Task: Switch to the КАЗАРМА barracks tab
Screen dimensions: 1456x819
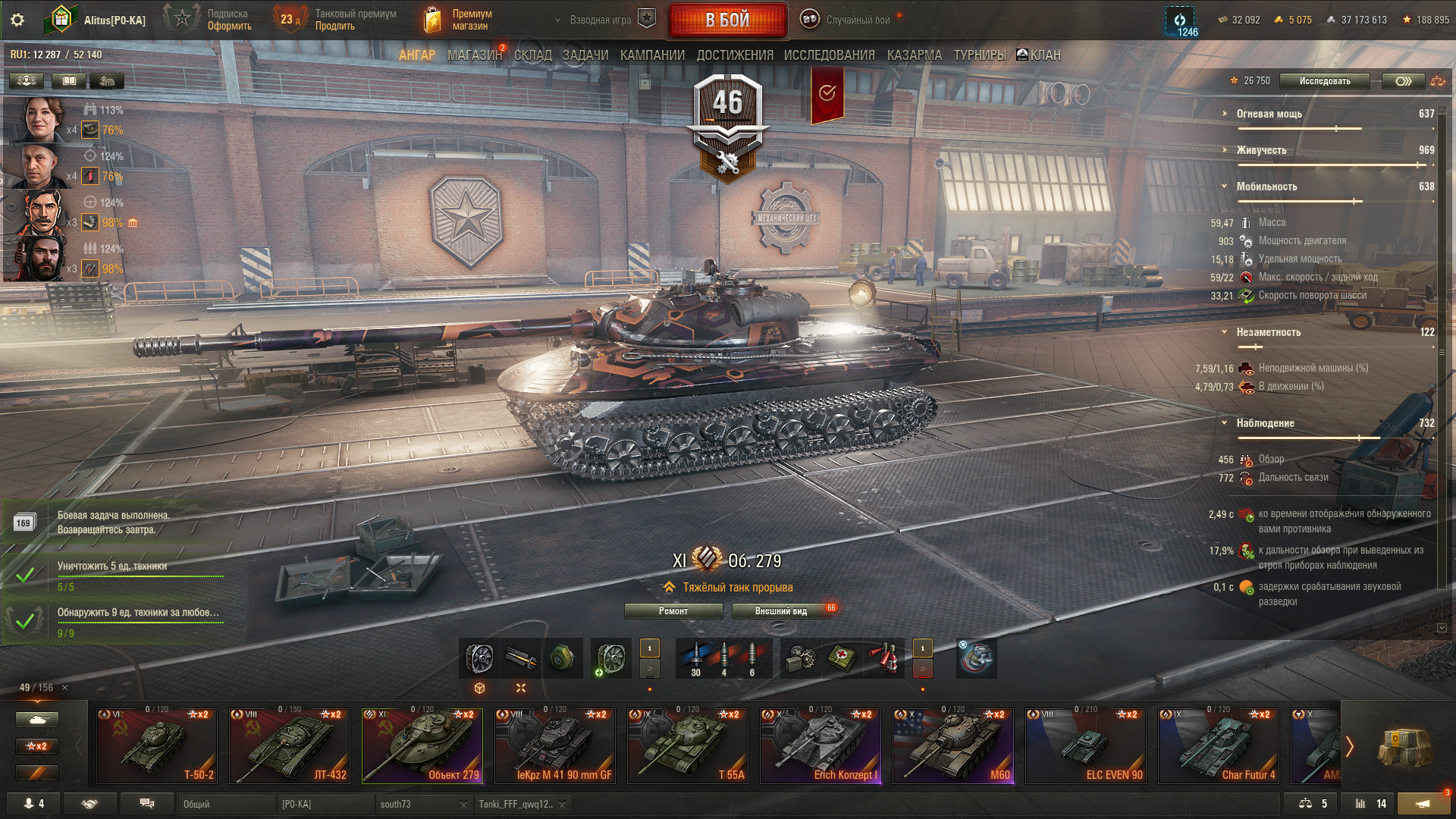Action: pyautogui.click(x=915, y=55)
